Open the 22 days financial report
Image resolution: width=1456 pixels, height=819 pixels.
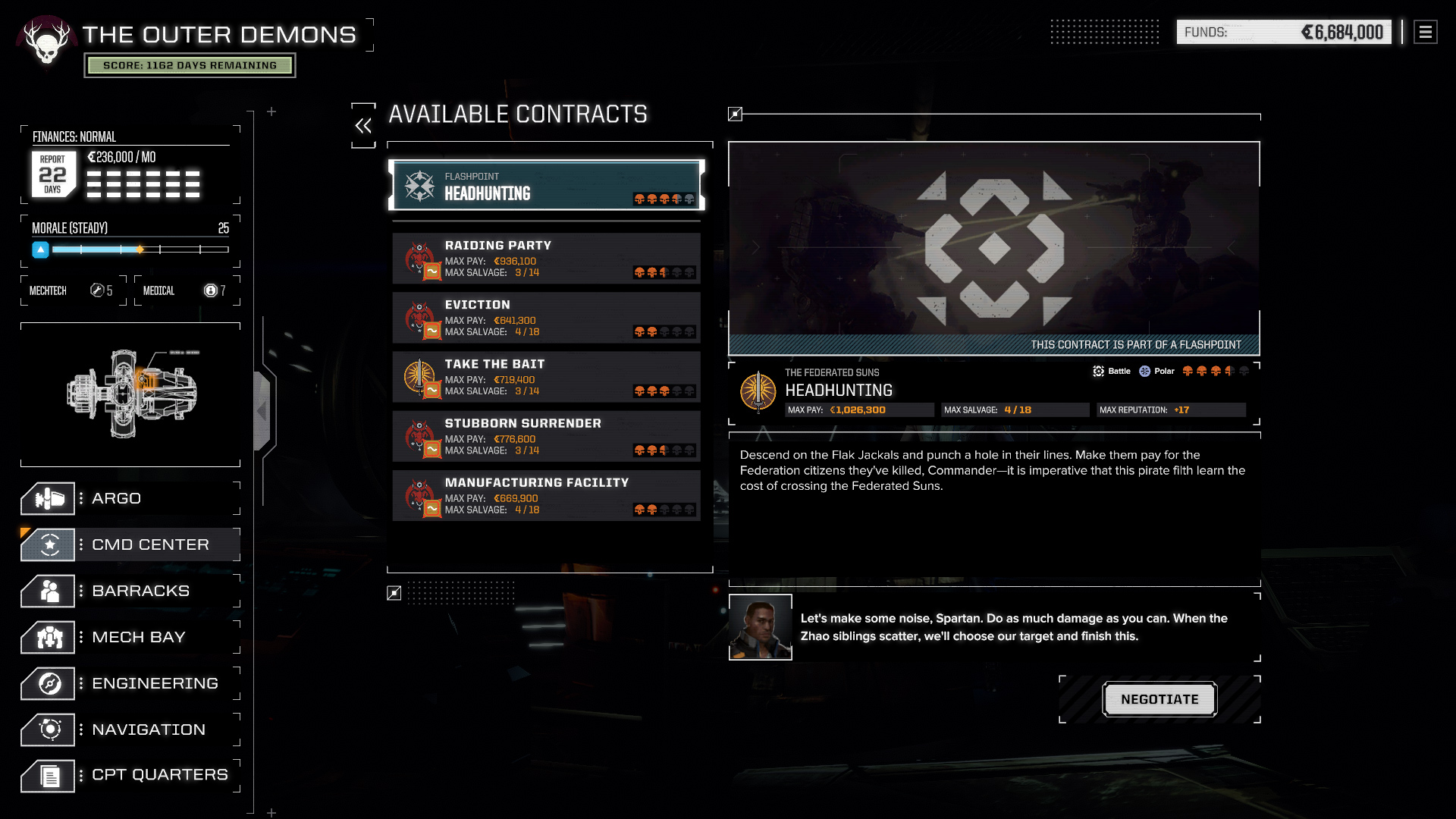(53, 174)
